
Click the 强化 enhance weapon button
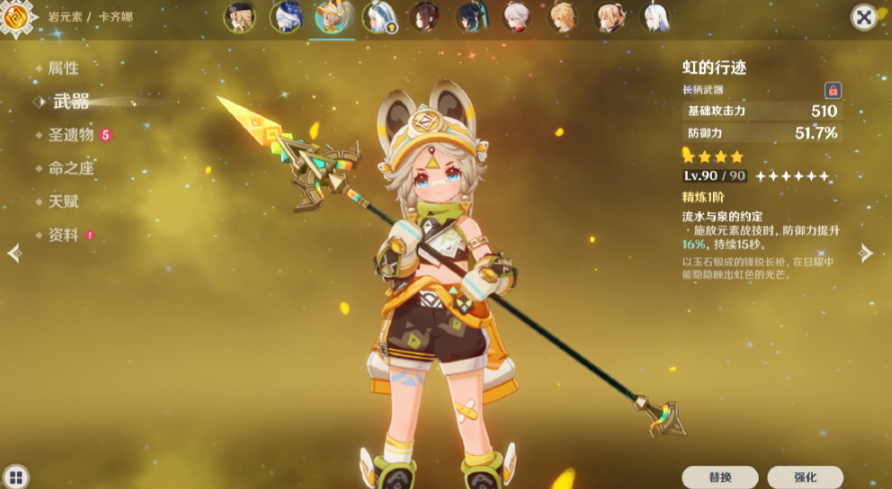(x=805, y=477)
